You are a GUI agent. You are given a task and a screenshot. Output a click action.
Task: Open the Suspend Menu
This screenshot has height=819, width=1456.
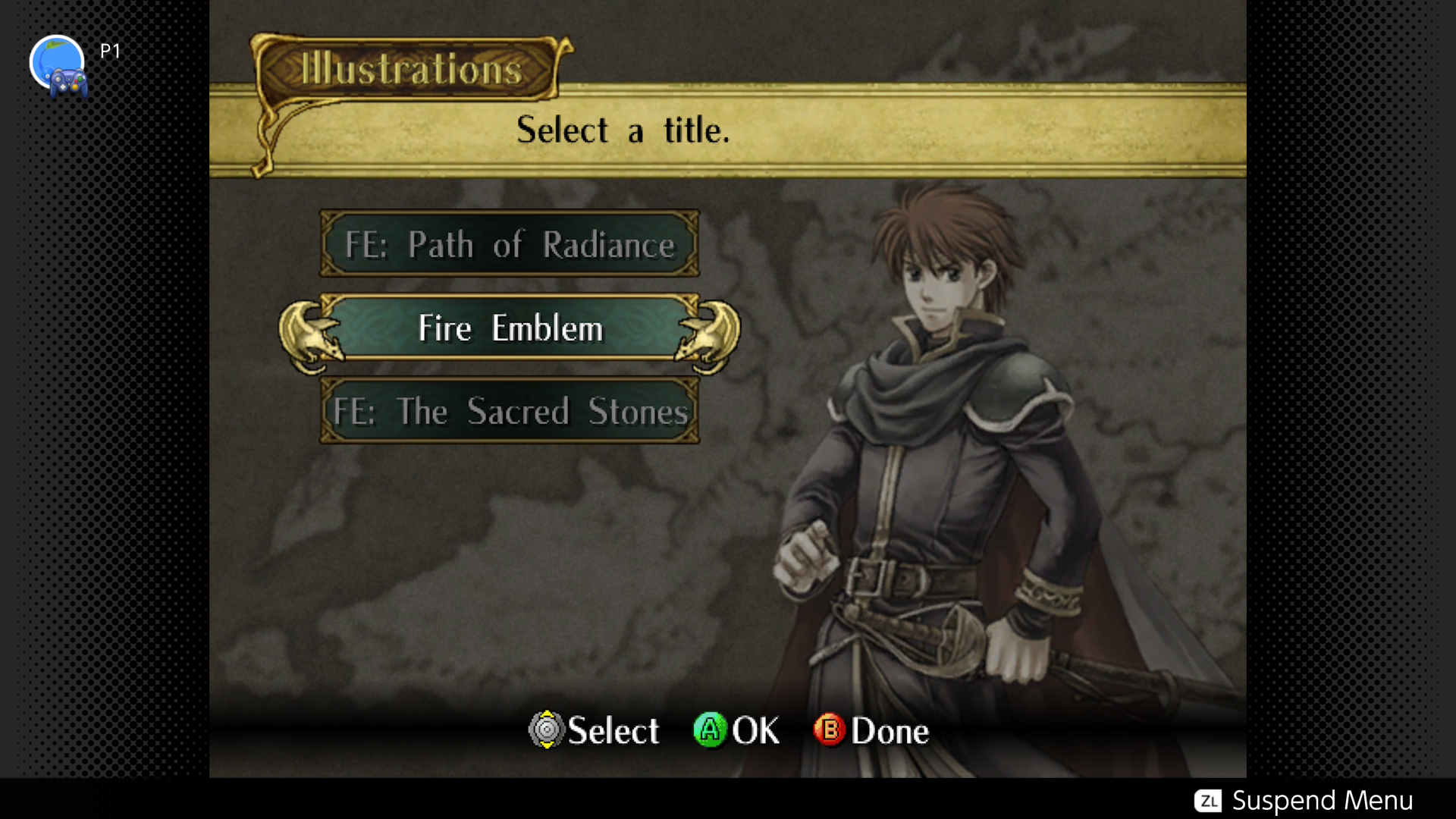pyautogui.click(x=1303, y=800)
